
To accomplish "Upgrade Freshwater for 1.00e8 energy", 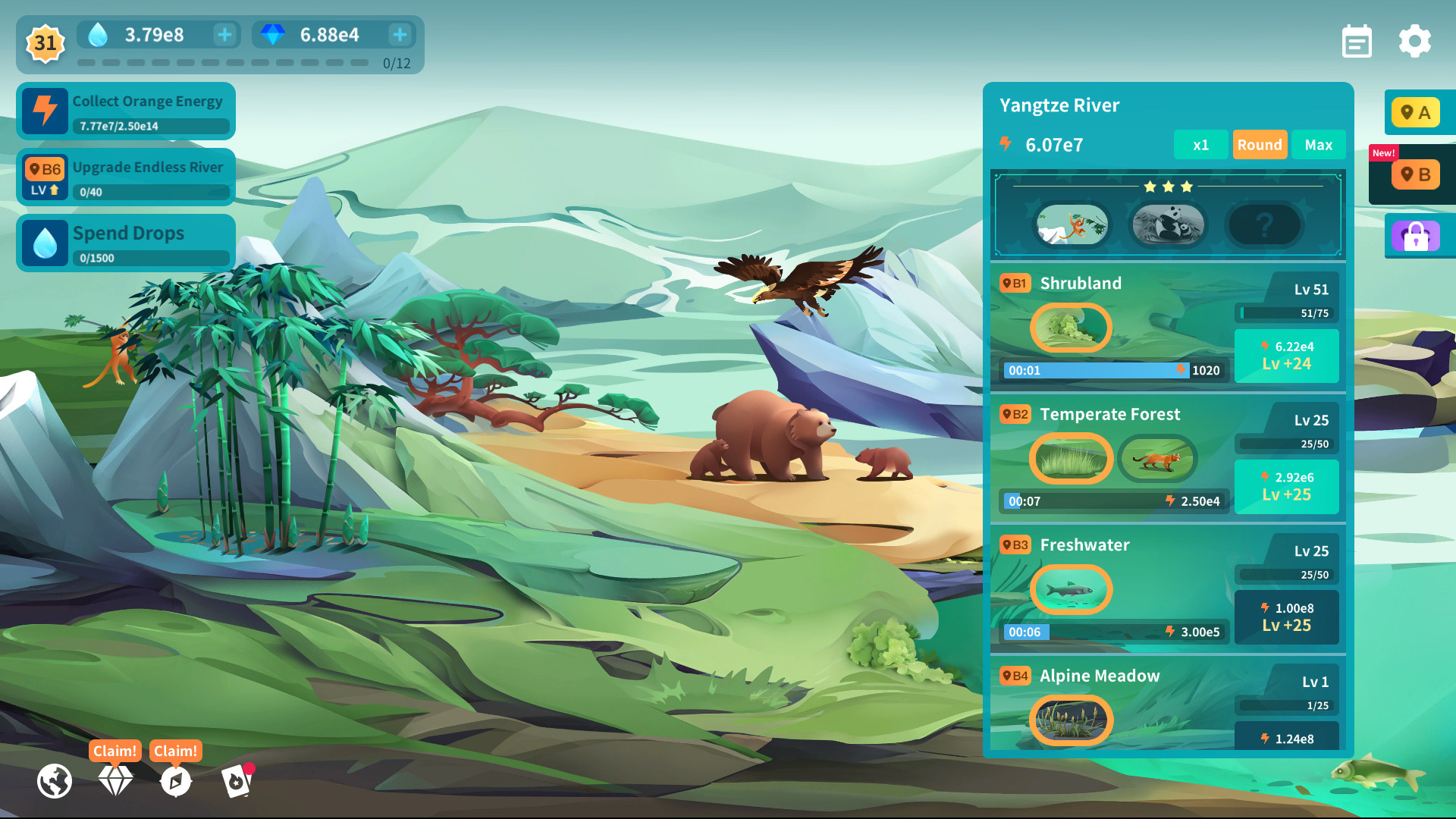I will point(1286,617).
